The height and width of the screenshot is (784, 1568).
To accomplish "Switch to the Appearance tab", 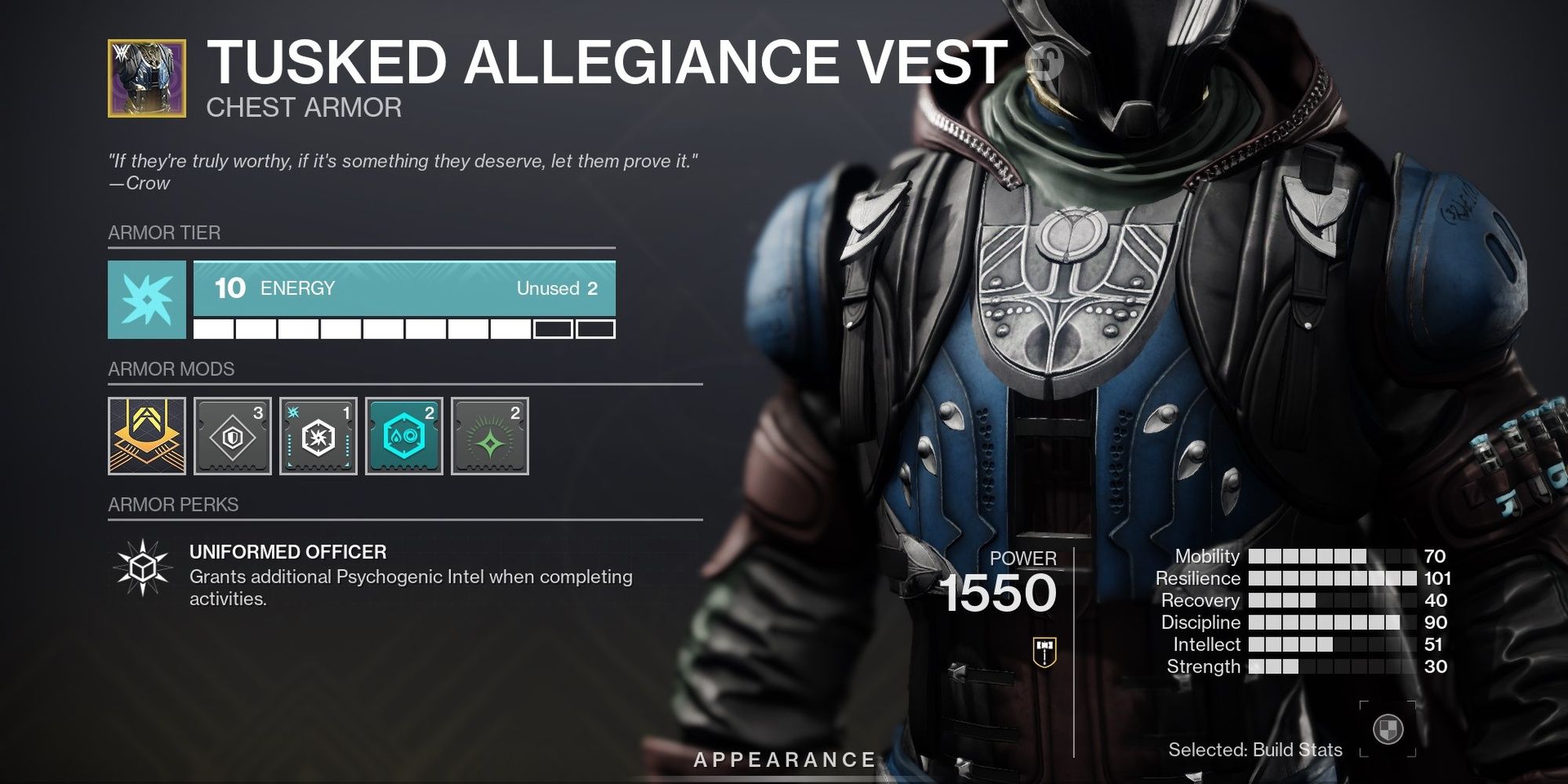I will (783, 757).
